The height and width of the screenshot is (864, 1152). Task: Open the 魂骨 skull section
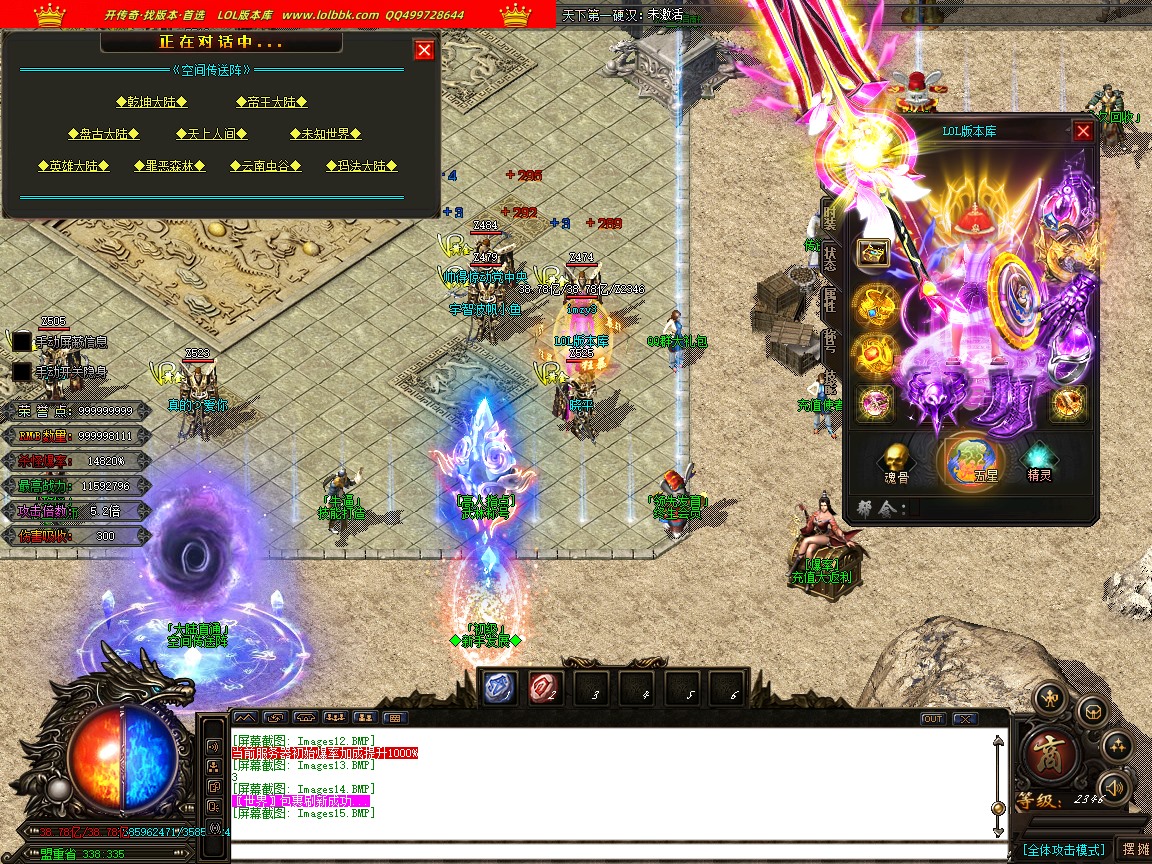pyautogui.click(x=894, y=462)
